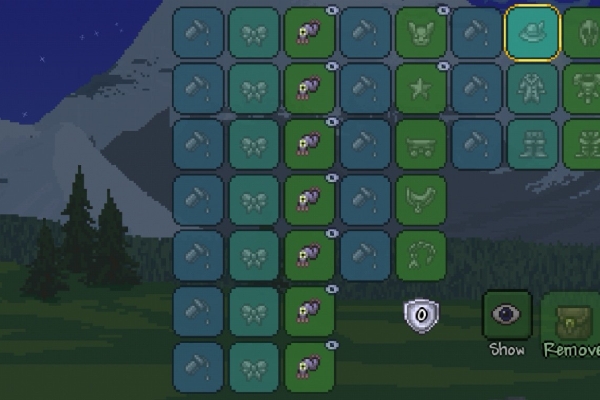Toggle the Show eye button
Screen dimensions: 600x400
click(x=507, y=315)
